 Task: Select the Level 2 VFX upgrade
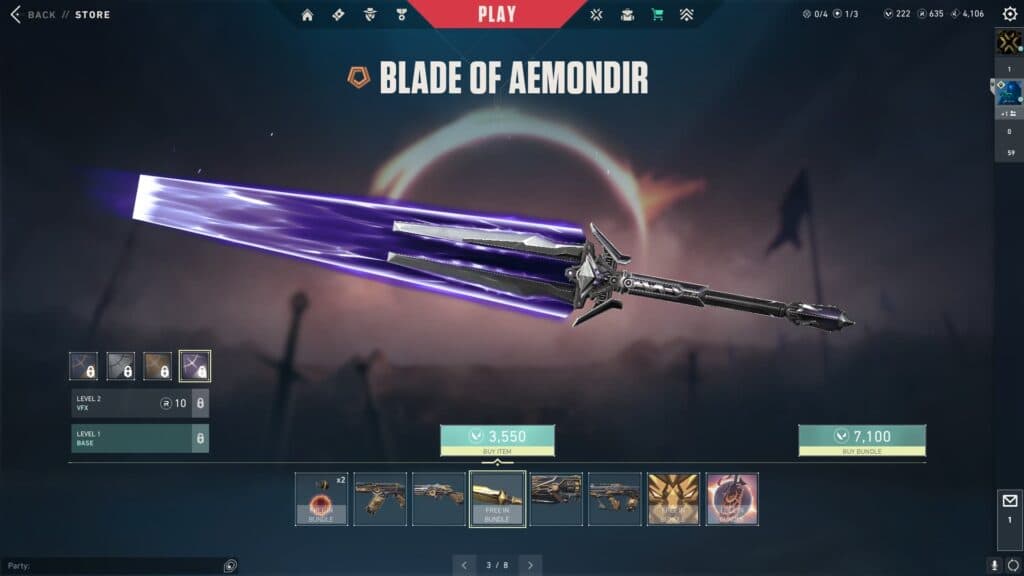[140, 403]
